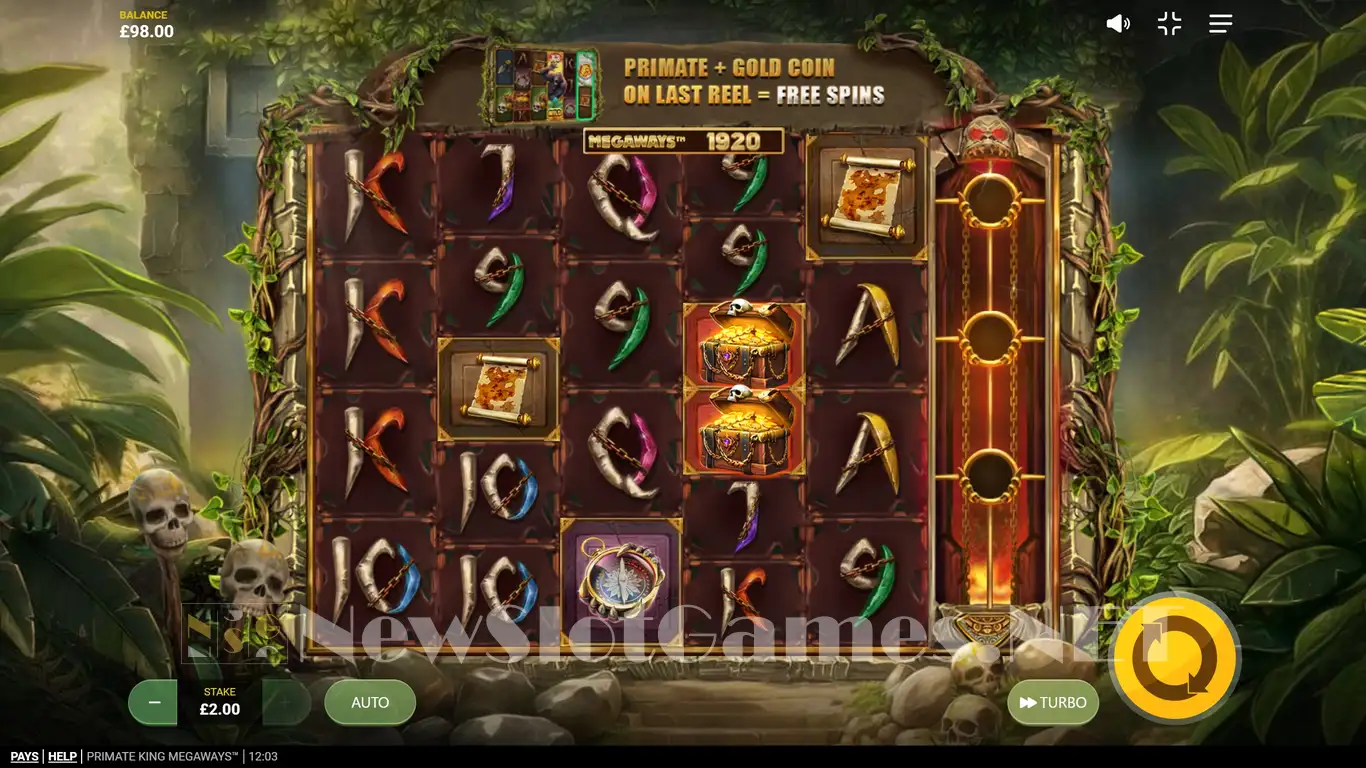Open the hamburger menu
This screenshot has width=1366, height=768.
[1220, 24]
